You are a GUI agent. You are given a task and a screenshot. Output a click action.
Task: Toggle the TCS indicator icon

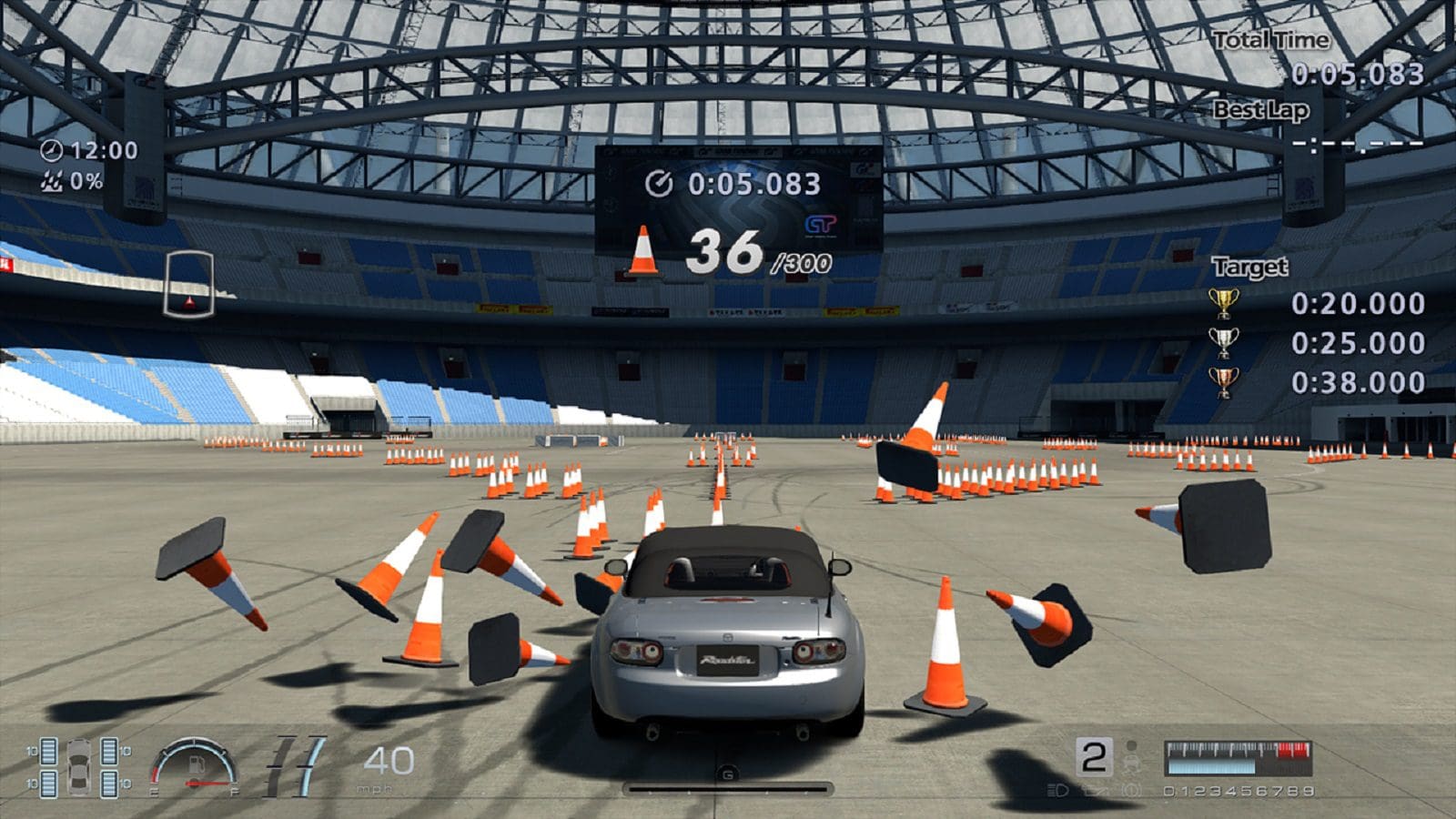(x=1134, y=790)
